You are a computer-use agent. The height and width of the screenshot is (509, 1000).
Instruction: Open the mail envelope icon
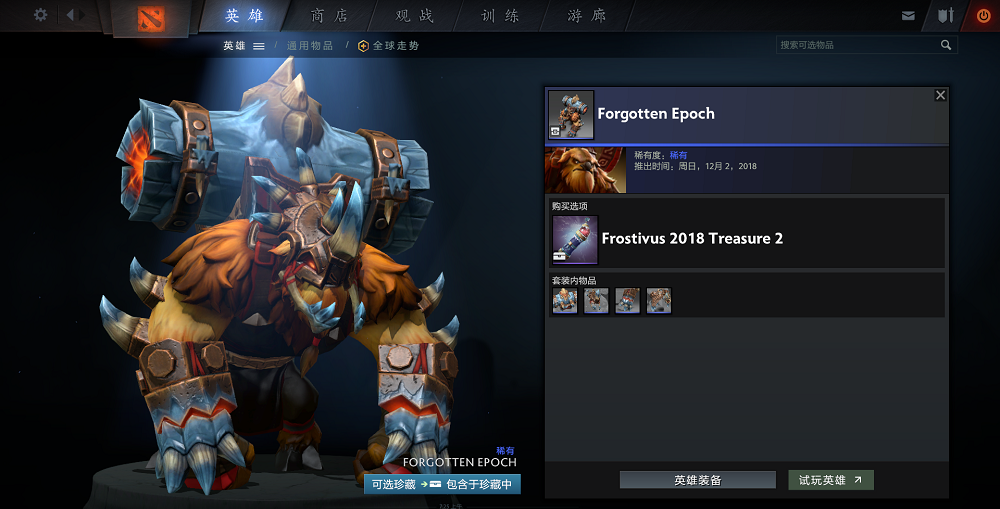(x=908, y=16)
